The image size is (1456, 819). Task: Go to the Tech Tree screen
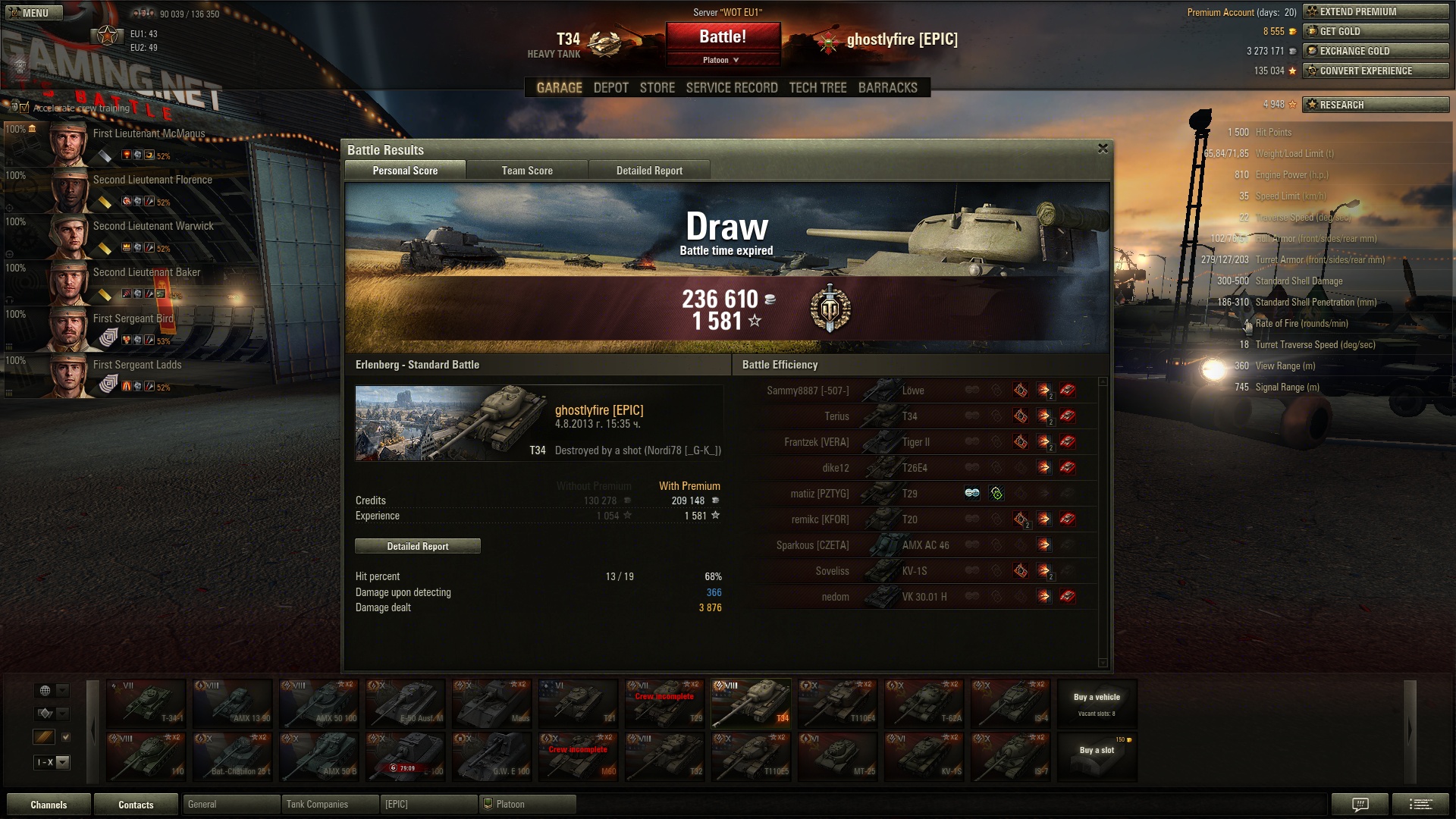817,88
